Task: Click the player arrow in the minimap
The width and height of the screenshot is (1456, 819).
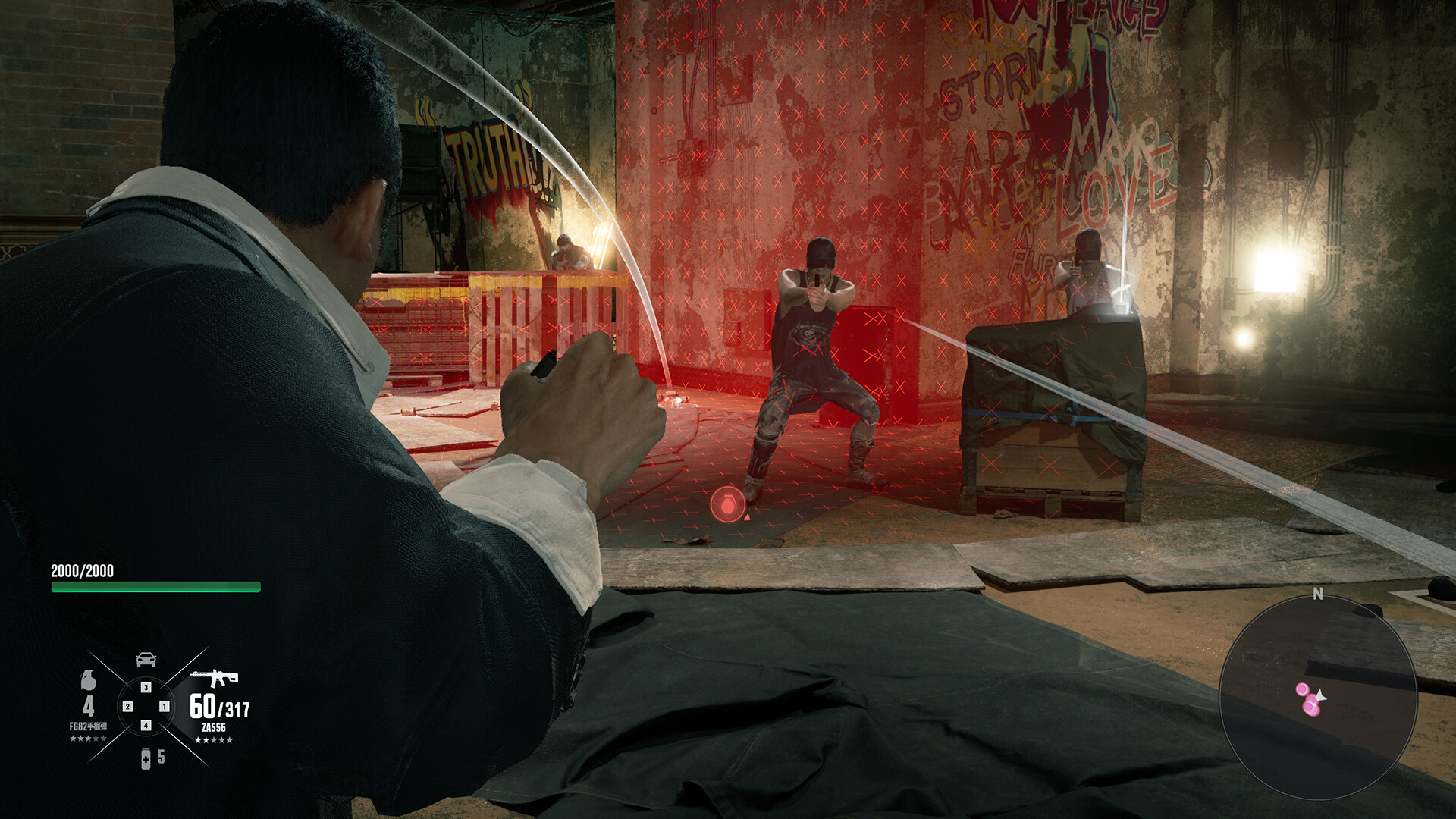Action: [x=1319, y=698]
